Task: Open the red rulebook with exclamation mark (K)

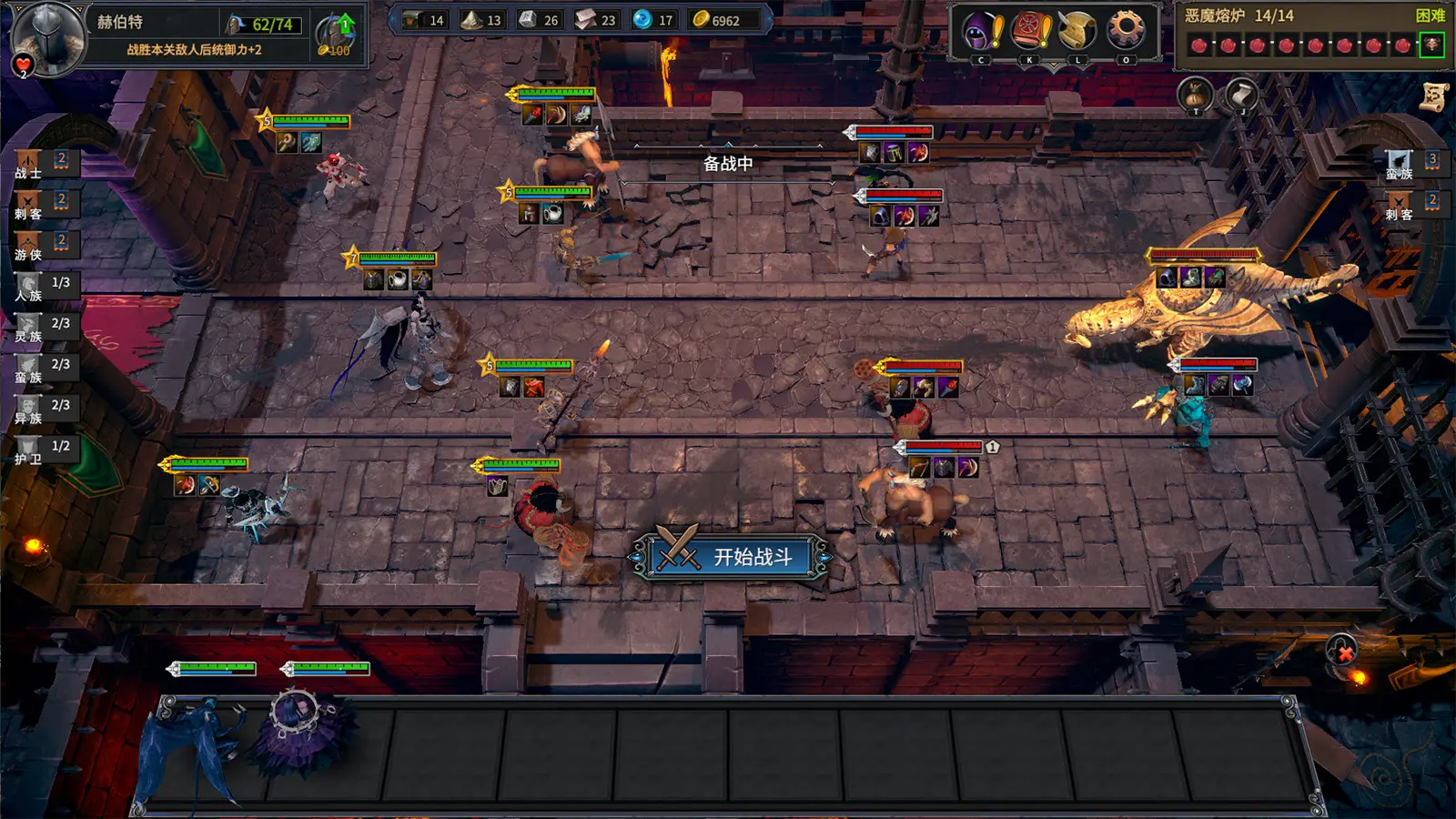Action: [1027, 29]
